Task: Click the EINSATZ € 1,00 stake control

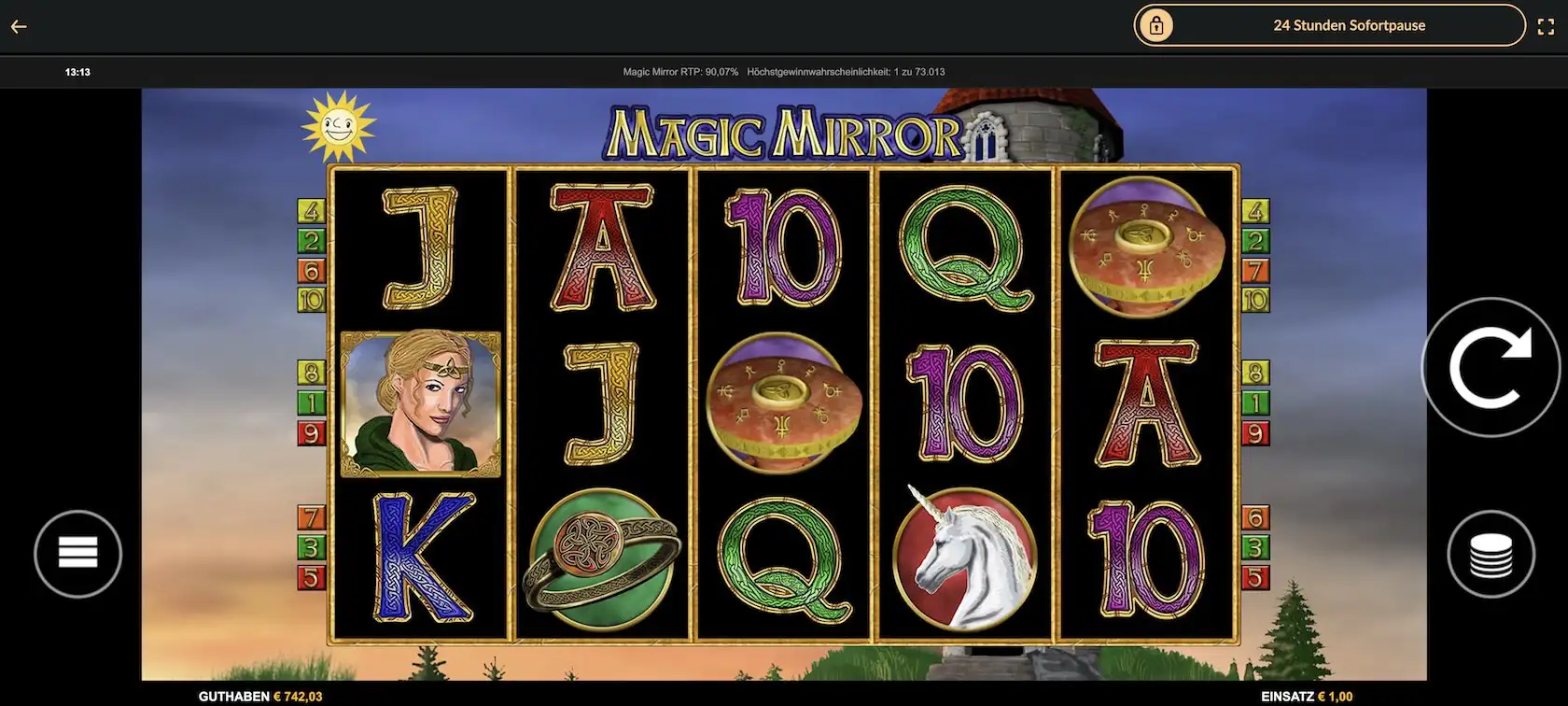Action: [1305, 696]
